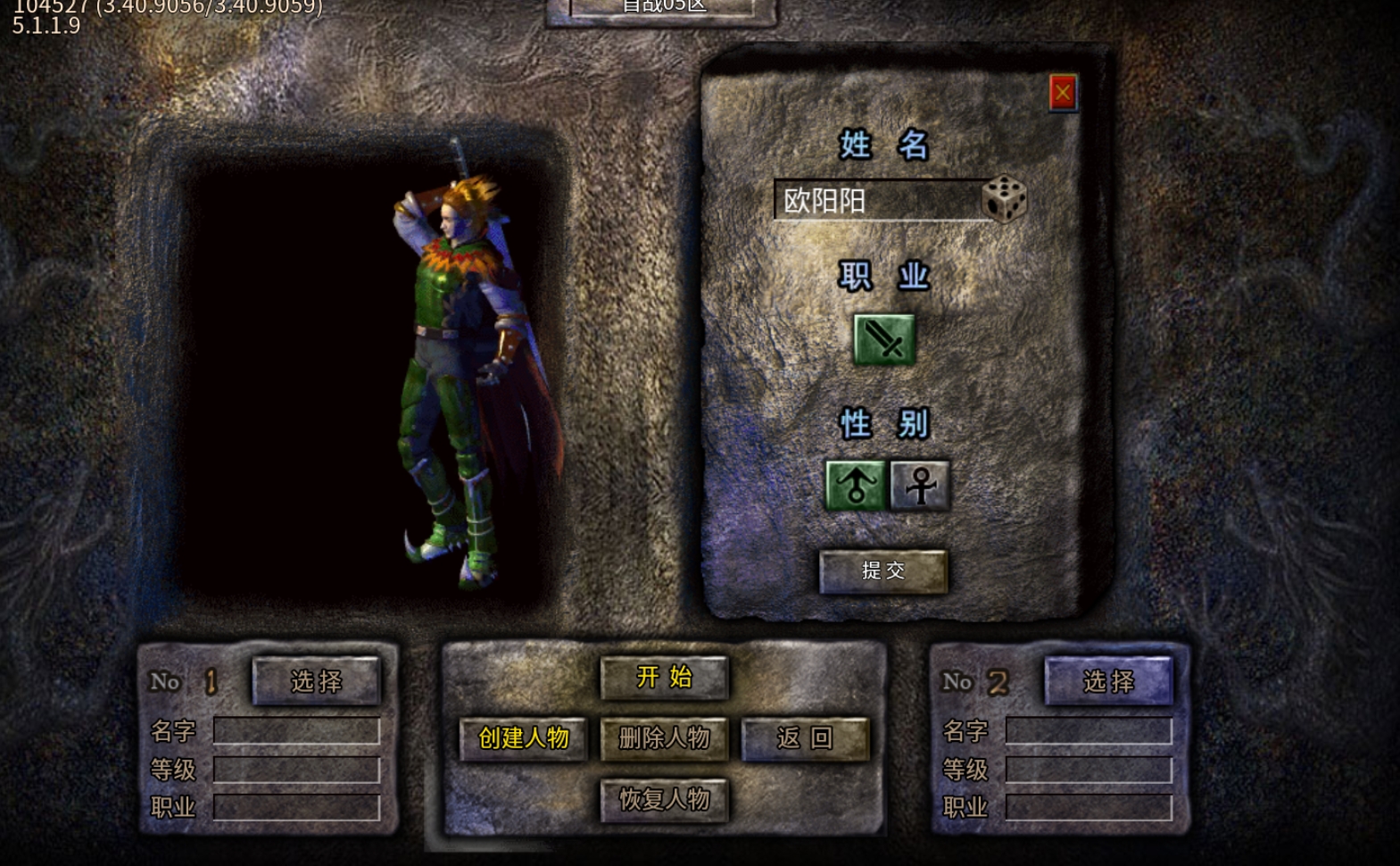Select character slot No 2 with 选择

coord(1108,681)
